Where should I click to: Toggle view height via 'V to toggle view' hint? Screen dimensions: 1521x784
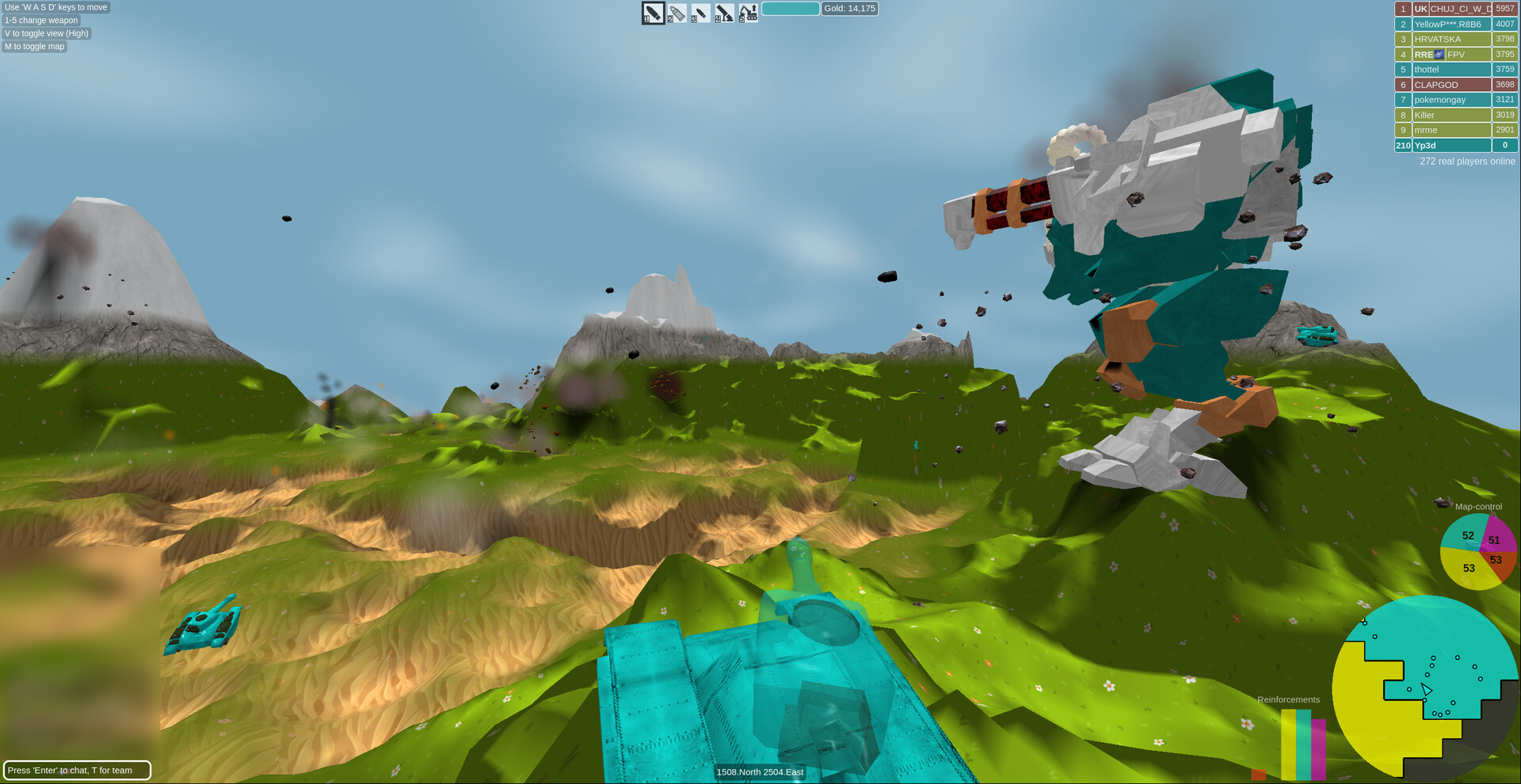tap(45, 33)
